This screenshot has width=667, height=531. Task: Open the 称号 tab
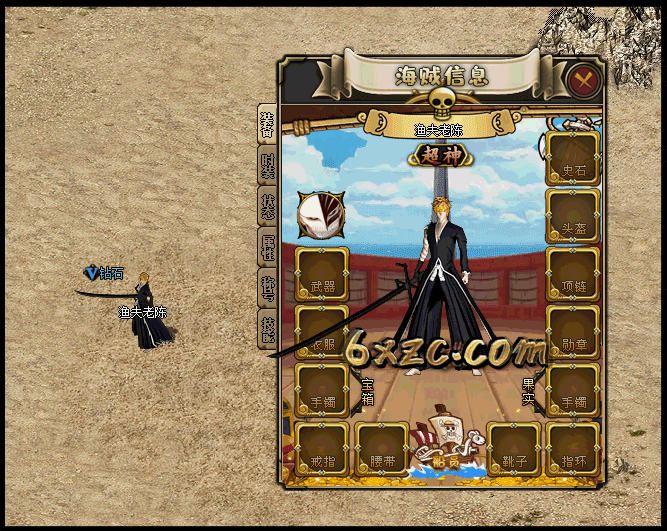pos(267,290)
